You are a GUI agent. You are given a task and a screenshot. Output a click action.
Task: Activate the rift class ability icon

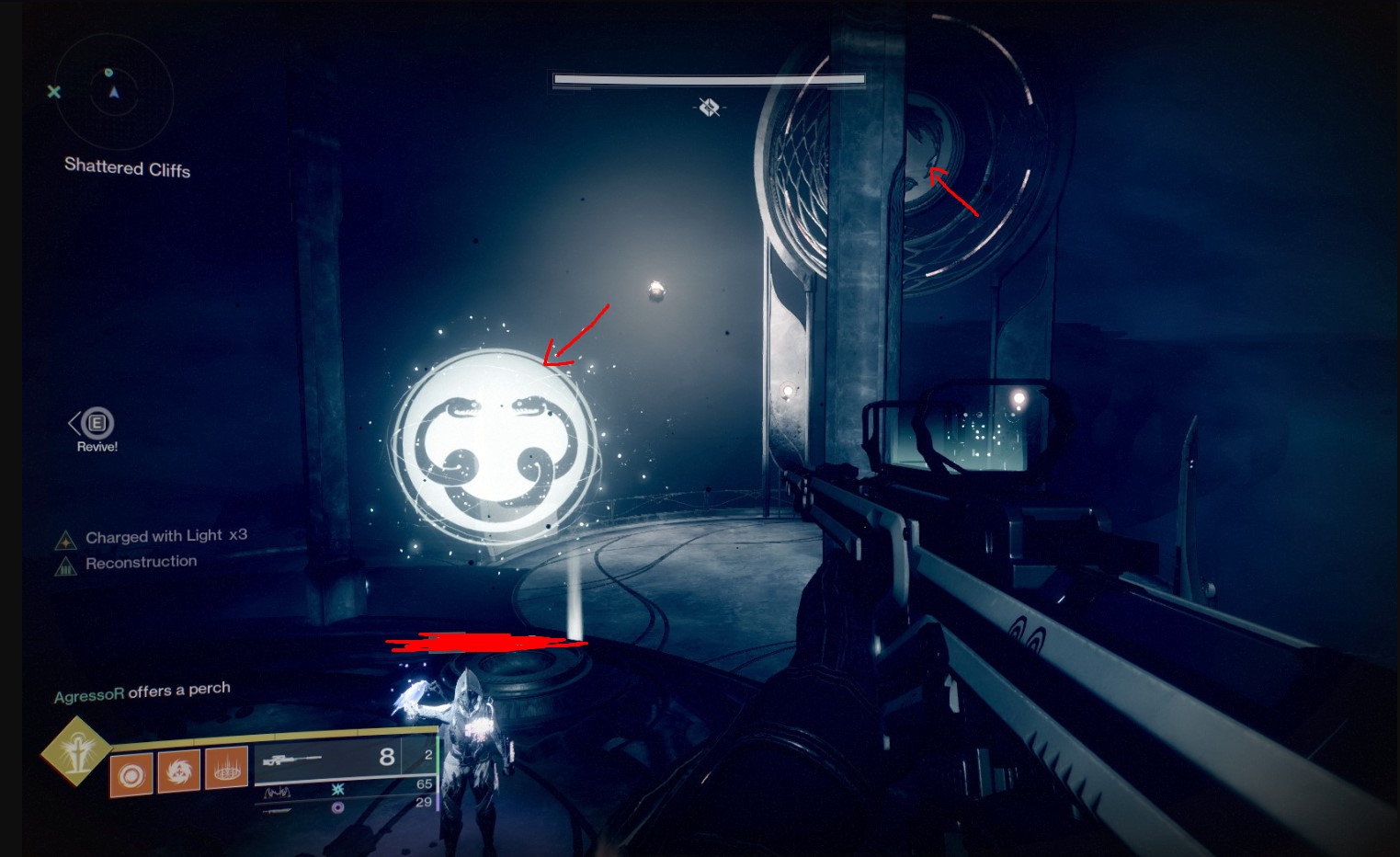227,766
